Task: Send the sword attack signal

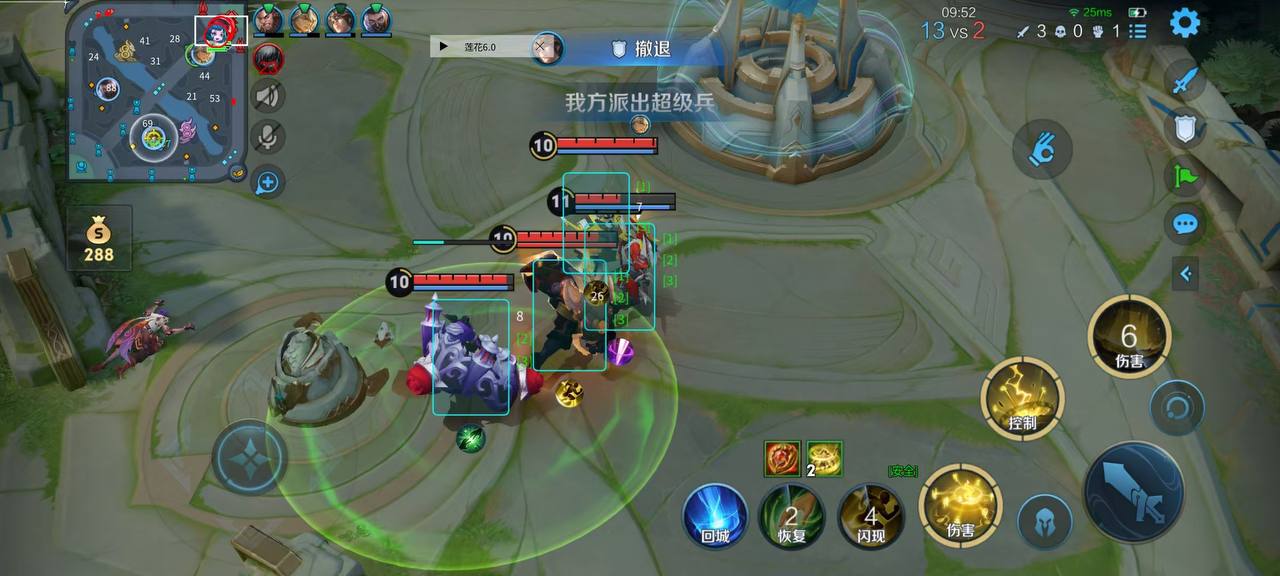Action: (x=1185, y=79)
